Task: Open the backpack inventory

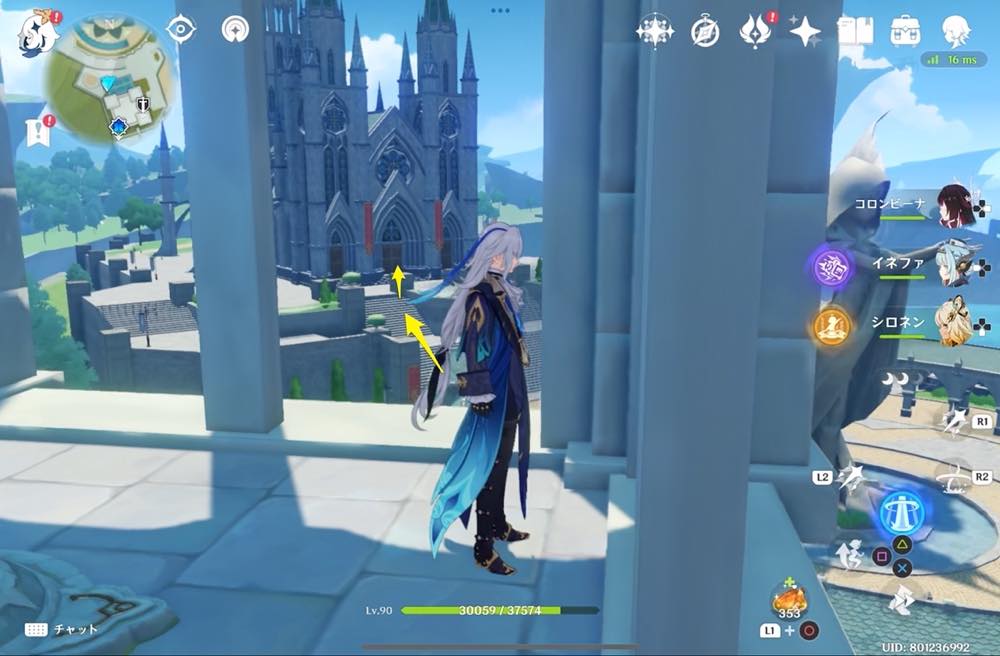Action: (x=906, y=31)
